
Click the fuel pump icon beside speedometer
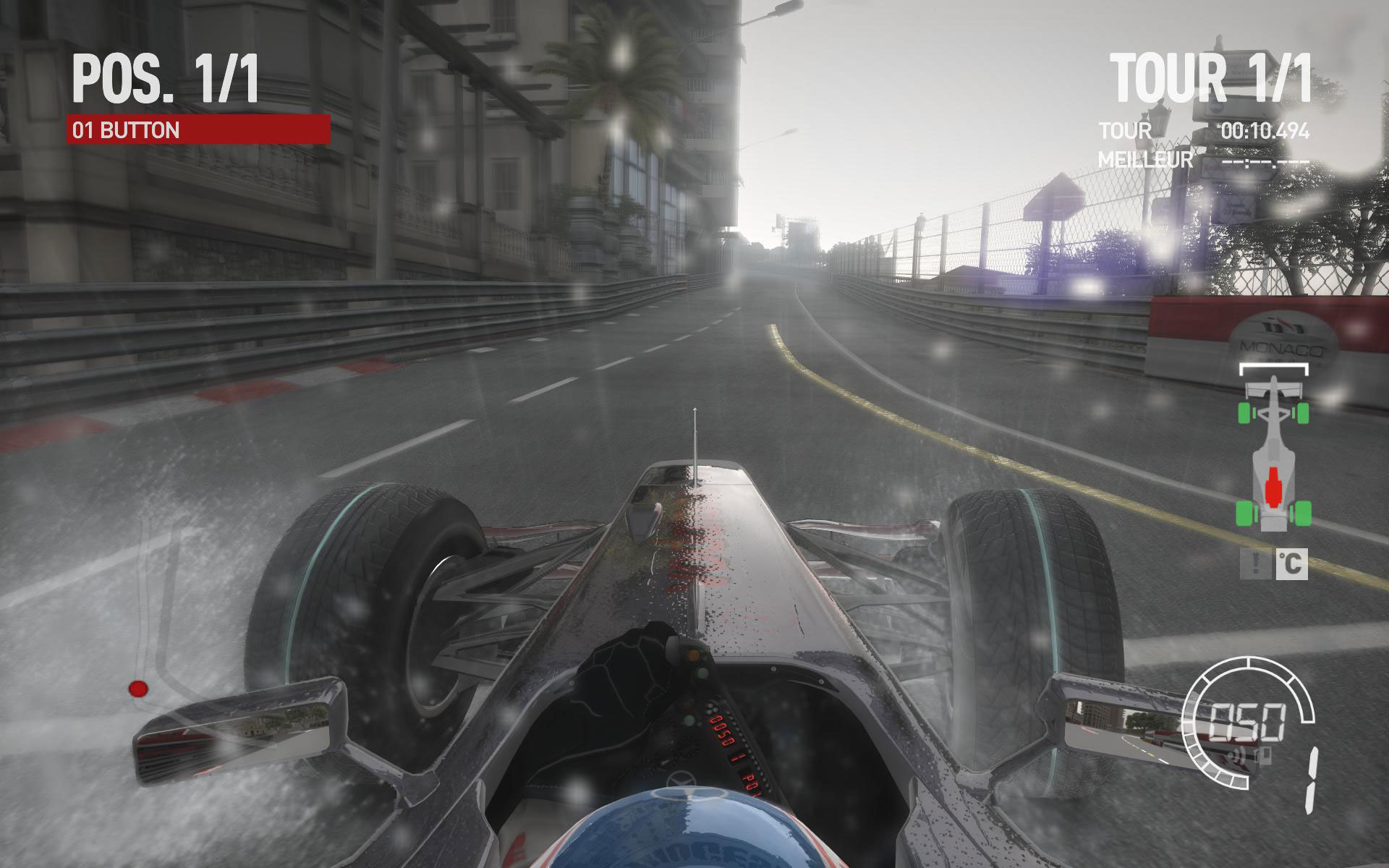coord(1263,756)
